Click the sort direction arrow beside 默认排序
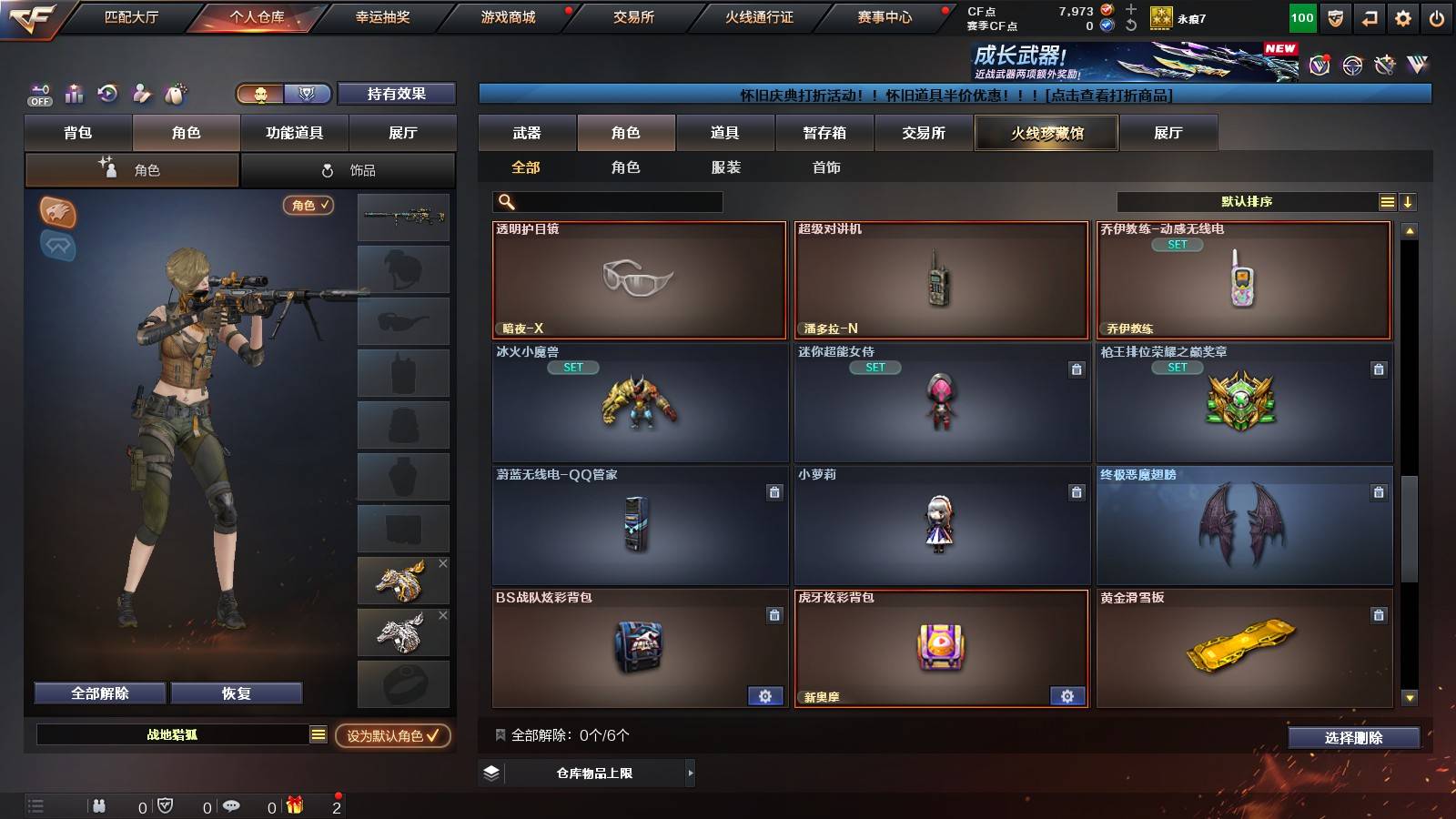This screenshot has width=1456, height=819. pyautogui.click(x=1409, y=201)
